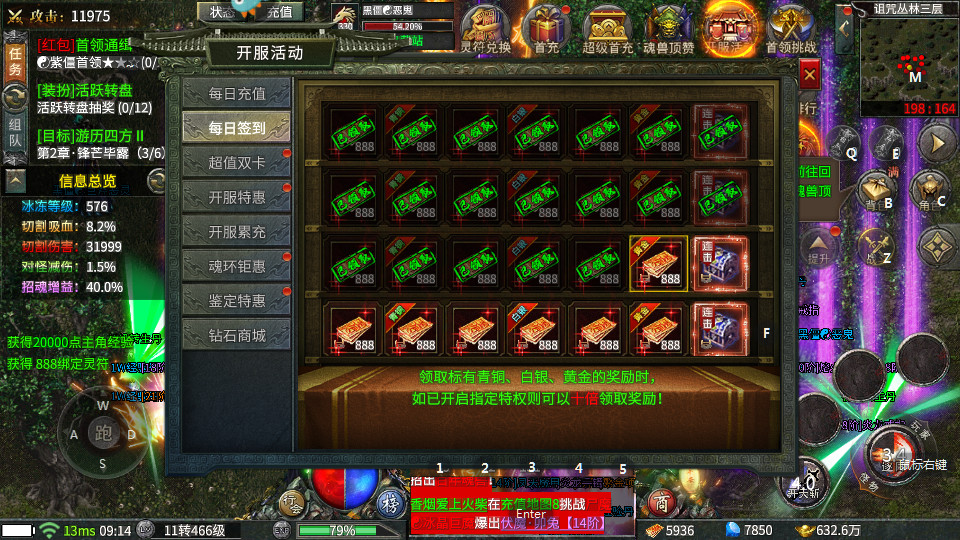
Task: Select the 任务 quest tab
Action: click(x=15, y=60)
